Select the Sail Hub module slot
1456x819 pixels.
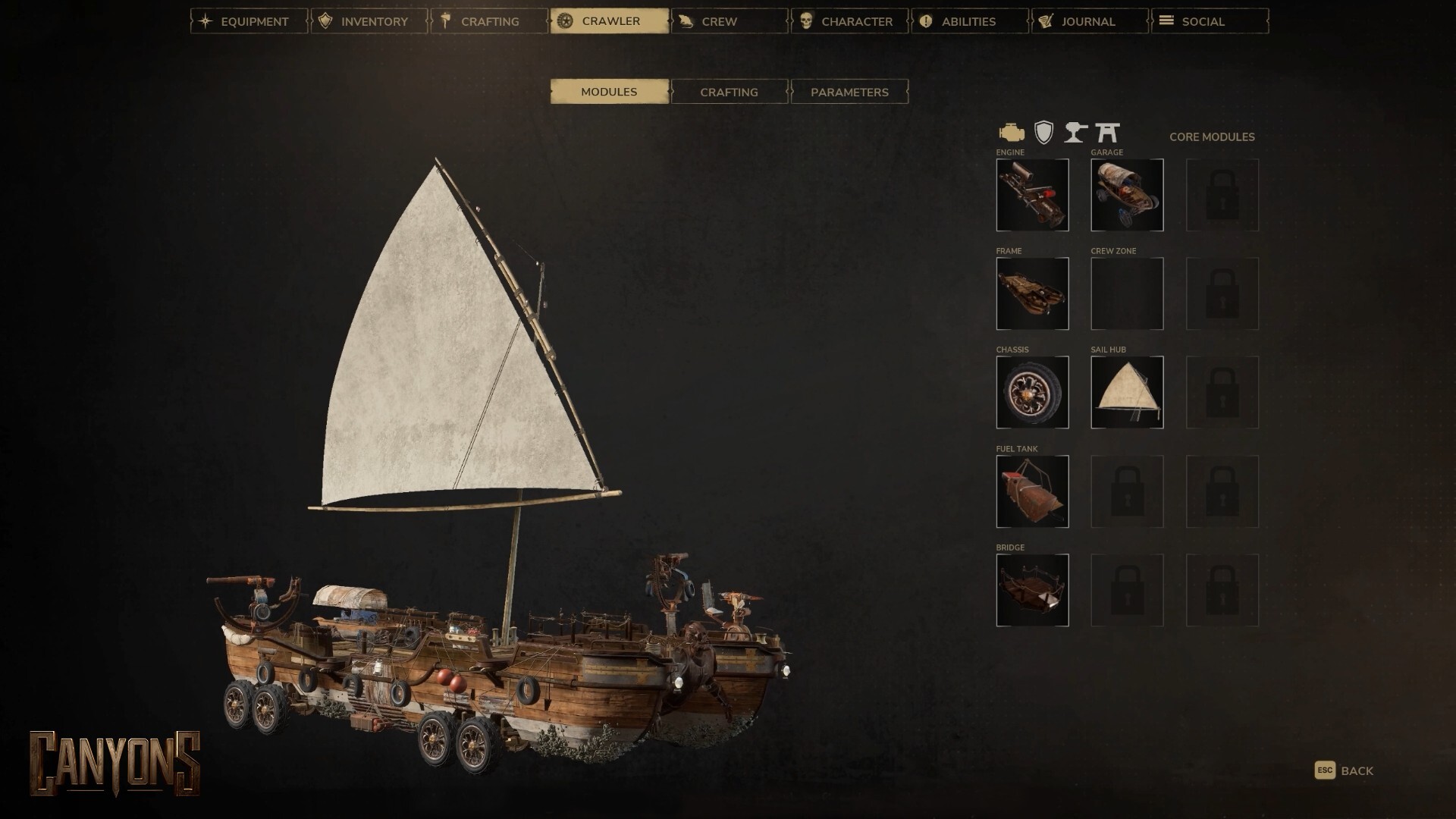click(1127, 392)
